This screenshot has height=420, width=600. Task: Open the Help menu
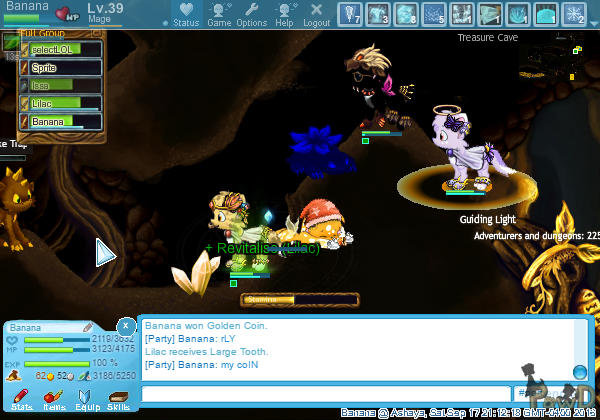(285, 14)
